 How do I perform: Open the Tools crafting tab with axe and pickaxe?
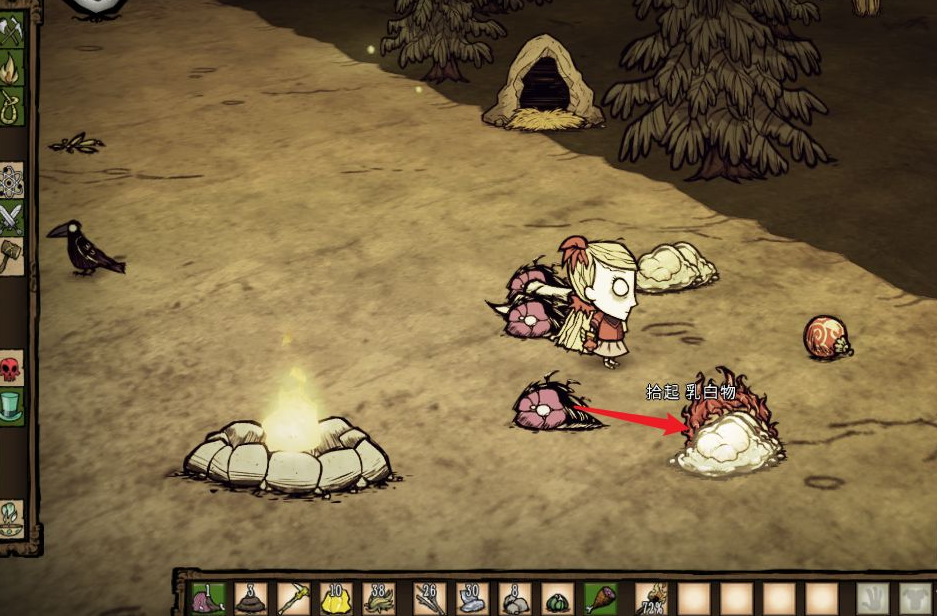pos(11,33)
